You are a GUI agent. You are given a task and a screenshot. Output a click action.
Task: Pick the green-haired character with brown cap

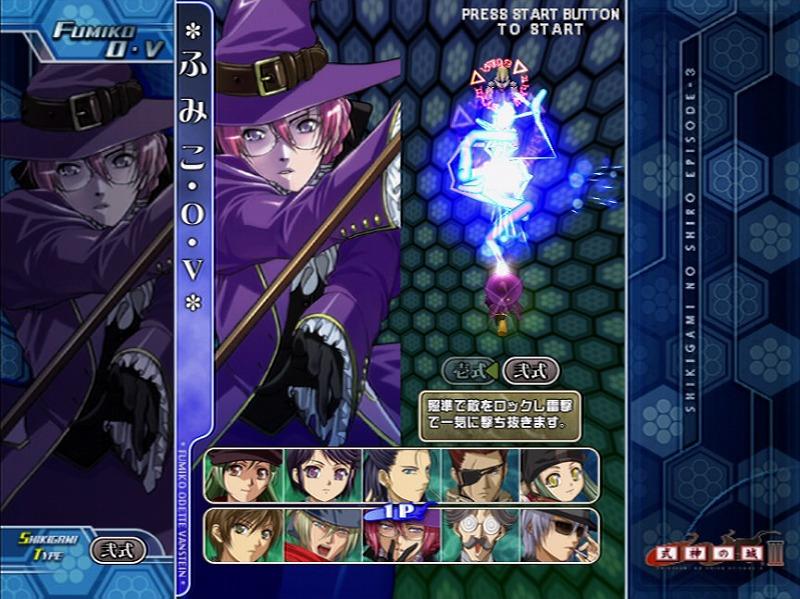(x=243, y=474)
